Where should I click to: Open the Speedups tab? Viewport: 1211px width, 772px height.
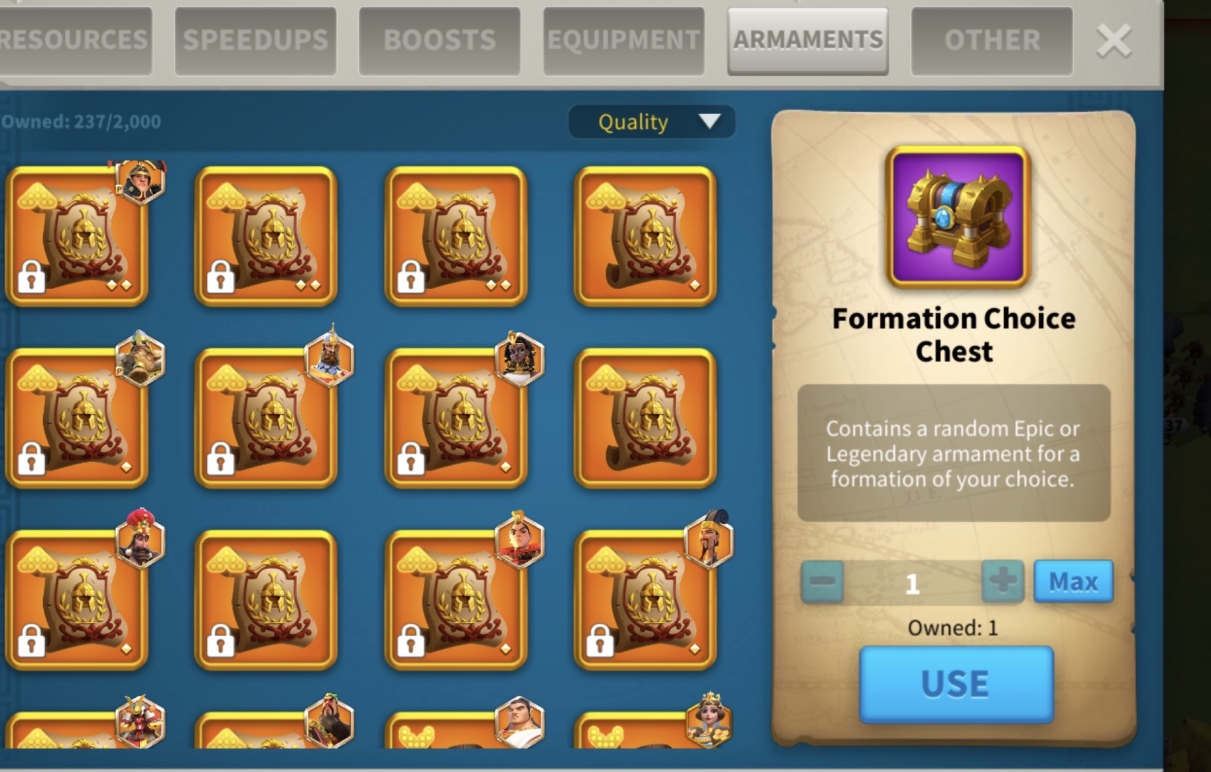(x=255, y=41)
